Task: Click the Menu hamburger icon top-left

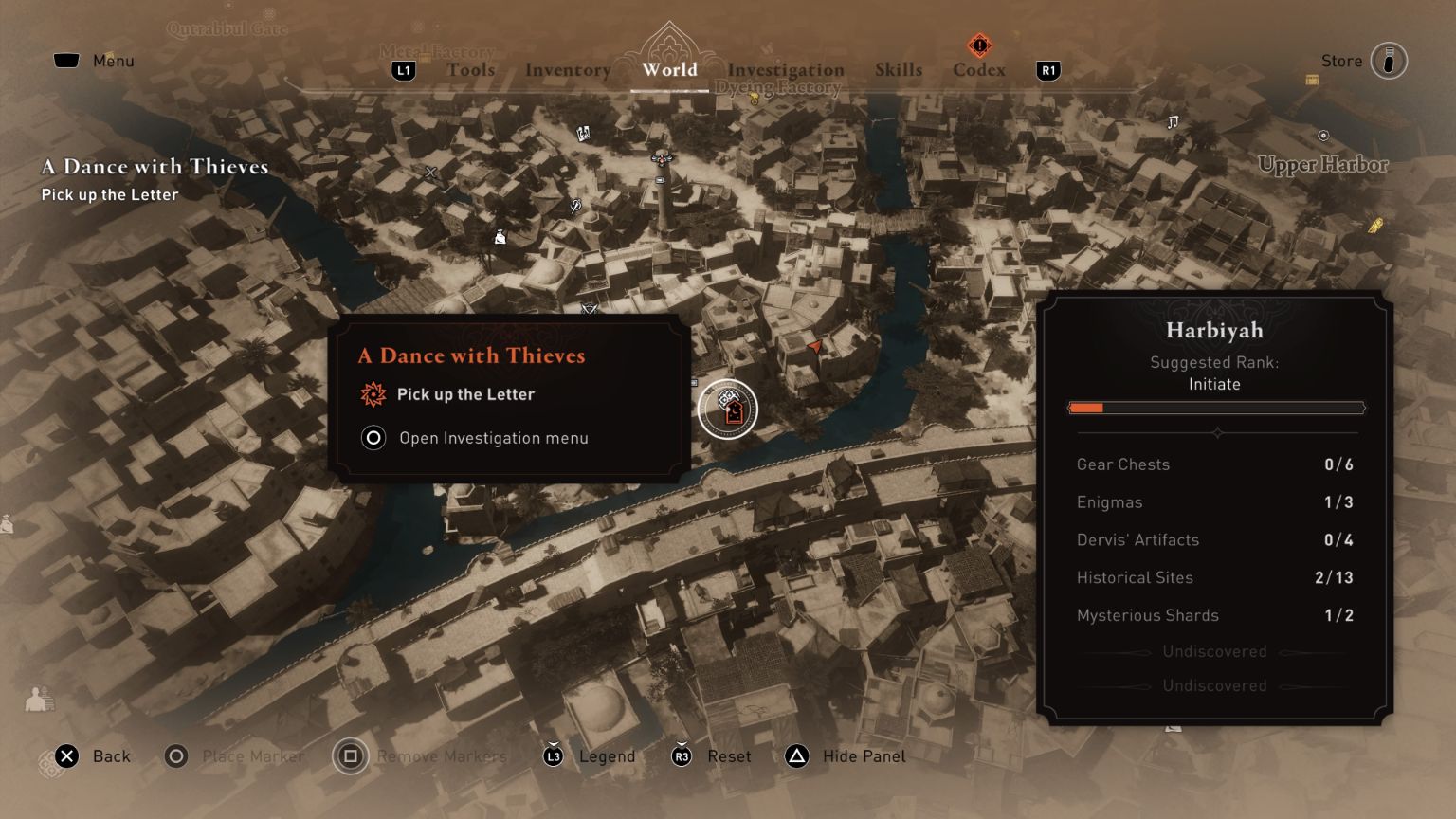Action: pyautogui.click(x=65, y=60)
